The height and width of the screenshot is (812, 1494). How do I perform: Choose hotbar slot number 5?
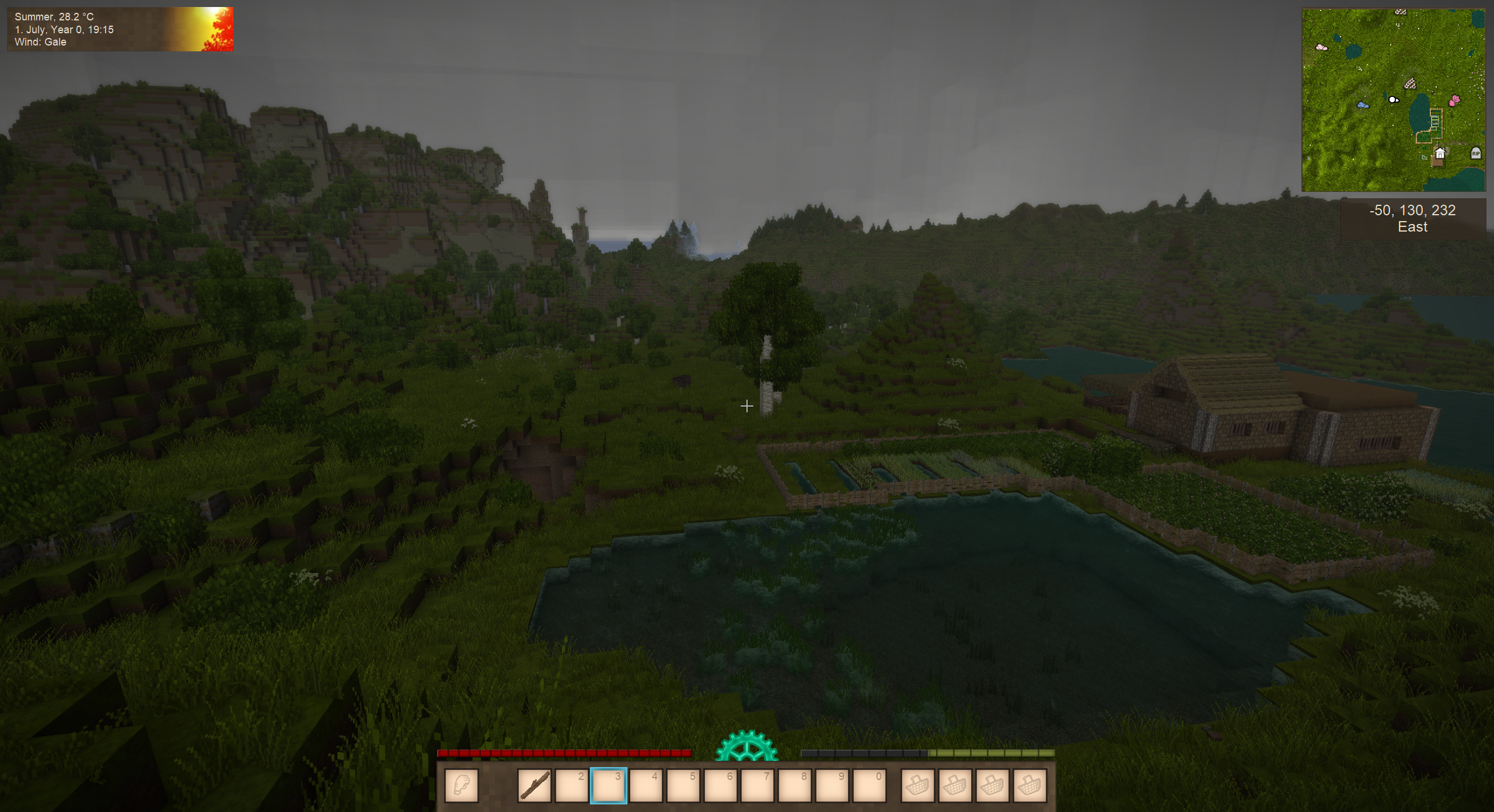pos(683,785)
